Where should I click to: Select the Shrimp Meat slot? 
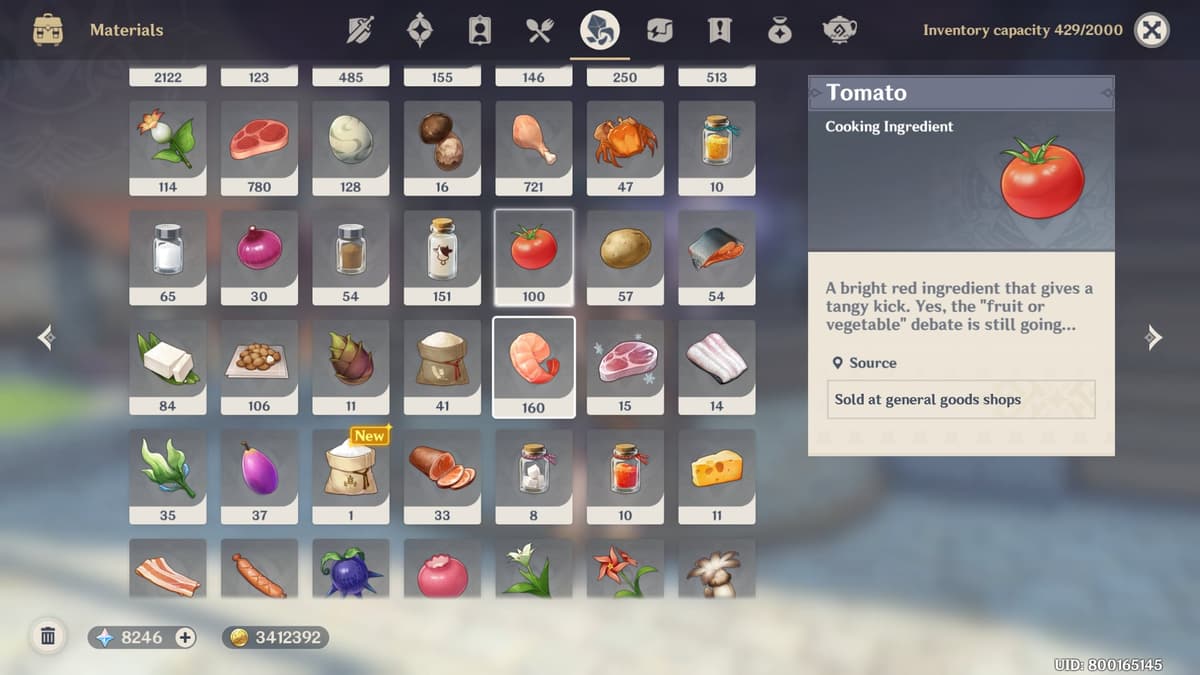[534, 366]
